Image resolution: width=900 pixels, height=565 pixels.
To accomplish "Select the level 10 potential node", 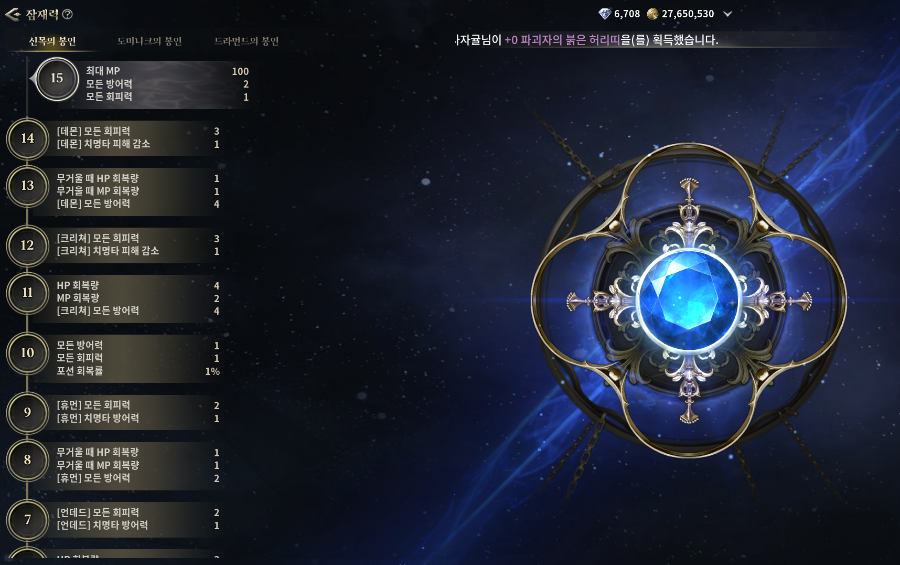I will [28, 353].
